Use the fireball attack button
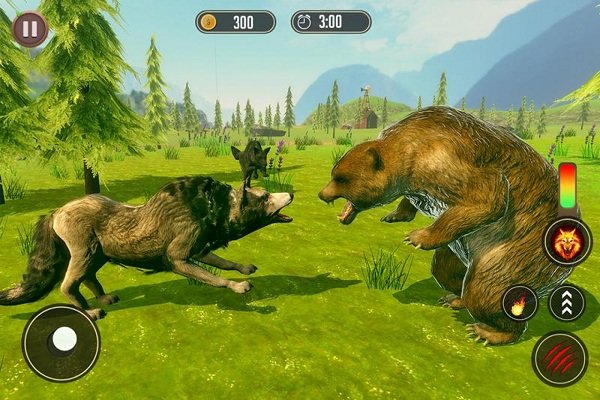Image resolution: width=600 pixels, height=400 pixels. [x=520, y=303]
